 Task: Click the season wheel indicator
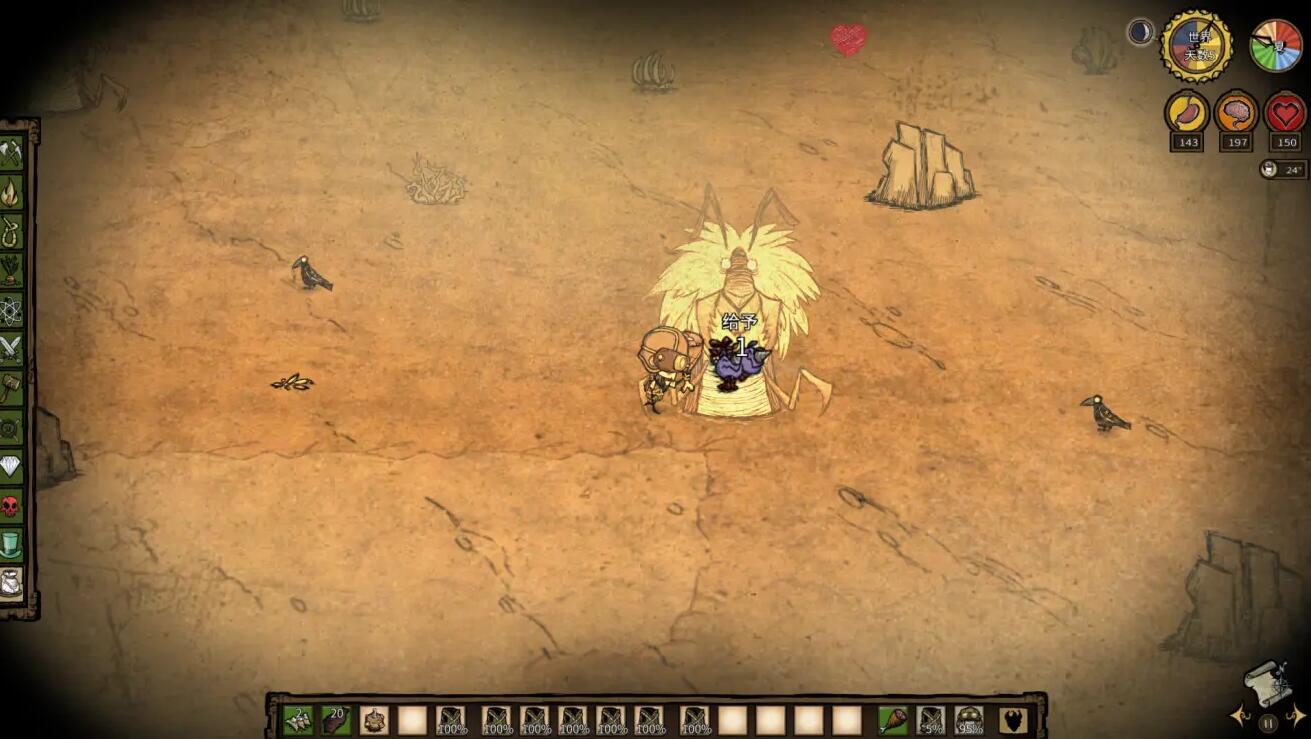1277,46
